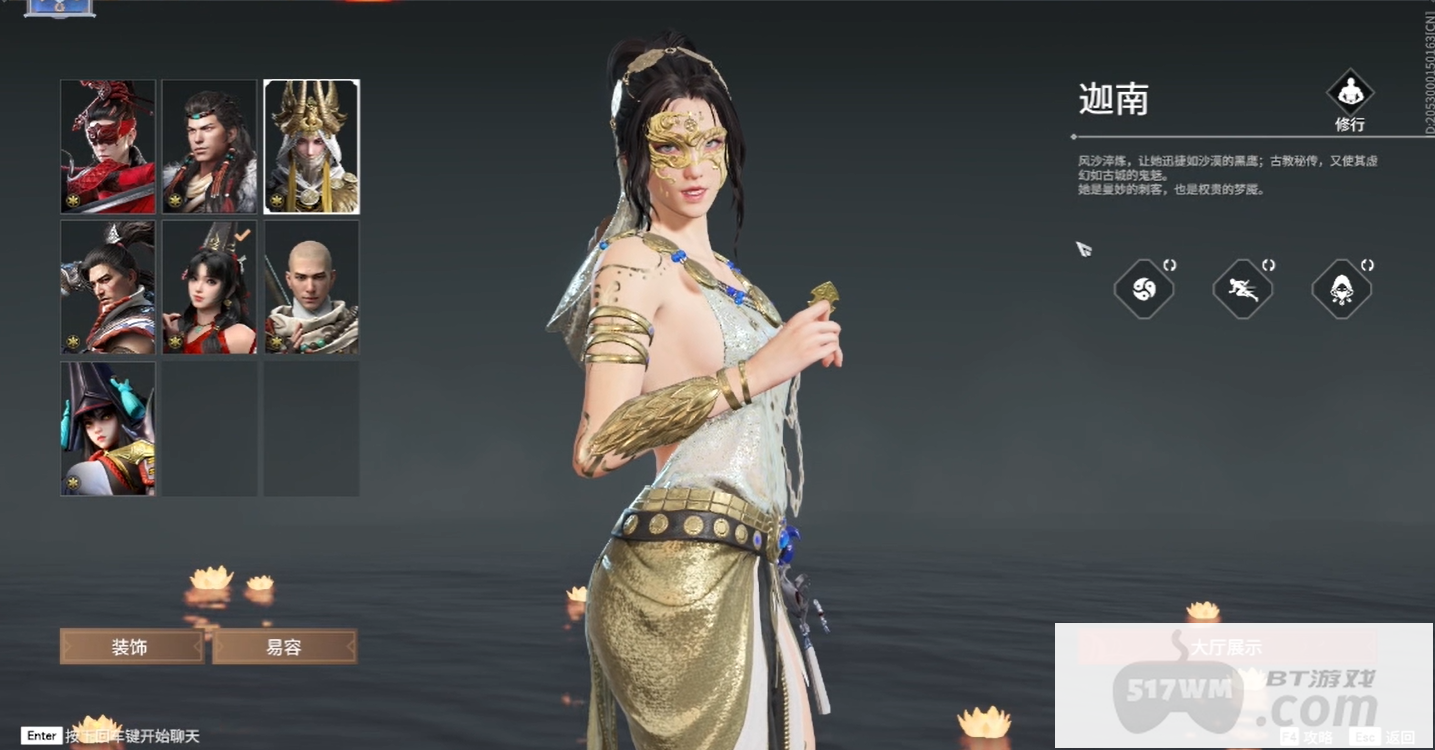This screenshot has height=750, width=1435.
Task: Open the 修行 cultivation icon
Action: pos(1350,100)
